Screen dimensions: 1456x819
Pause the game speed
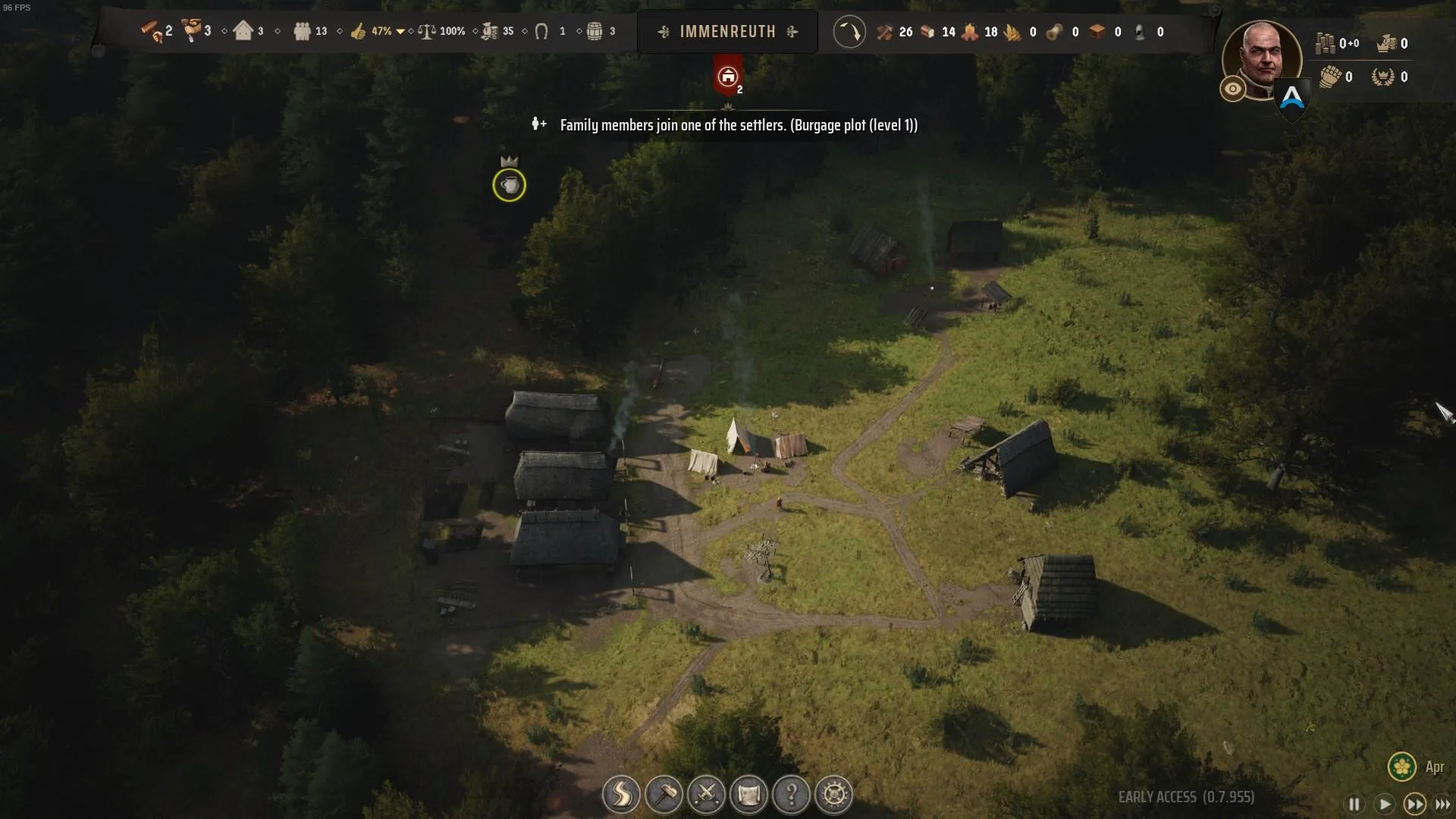[1354, 804]
